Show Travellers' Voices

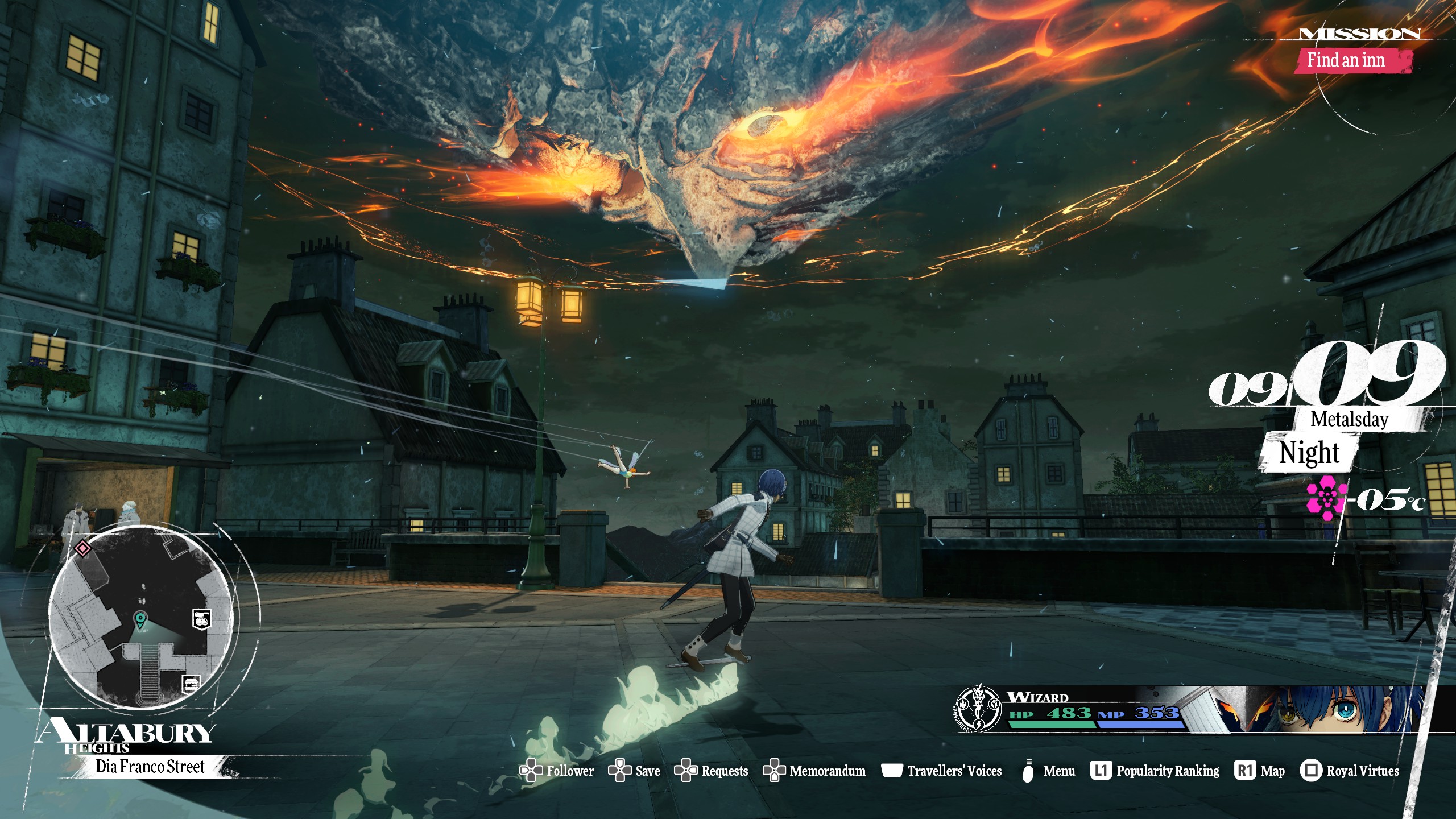point(942,771)
